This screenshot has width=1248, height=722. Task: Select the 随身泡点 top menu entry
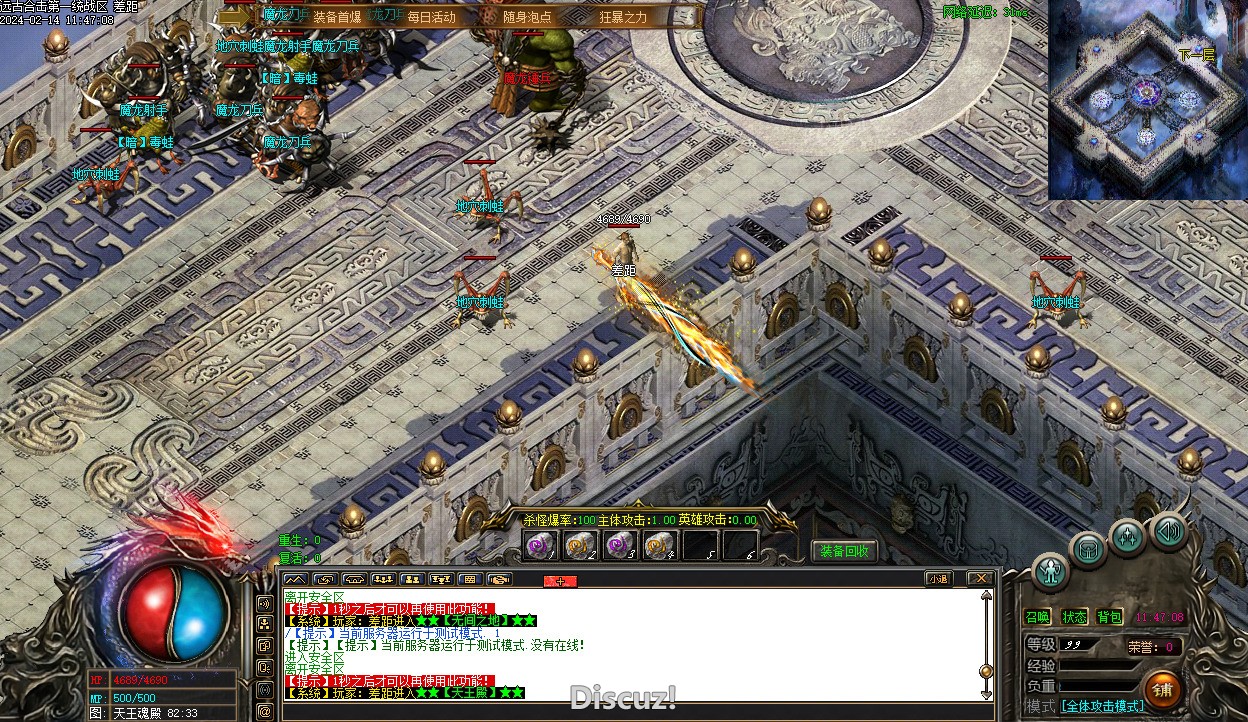coord(527,16)
